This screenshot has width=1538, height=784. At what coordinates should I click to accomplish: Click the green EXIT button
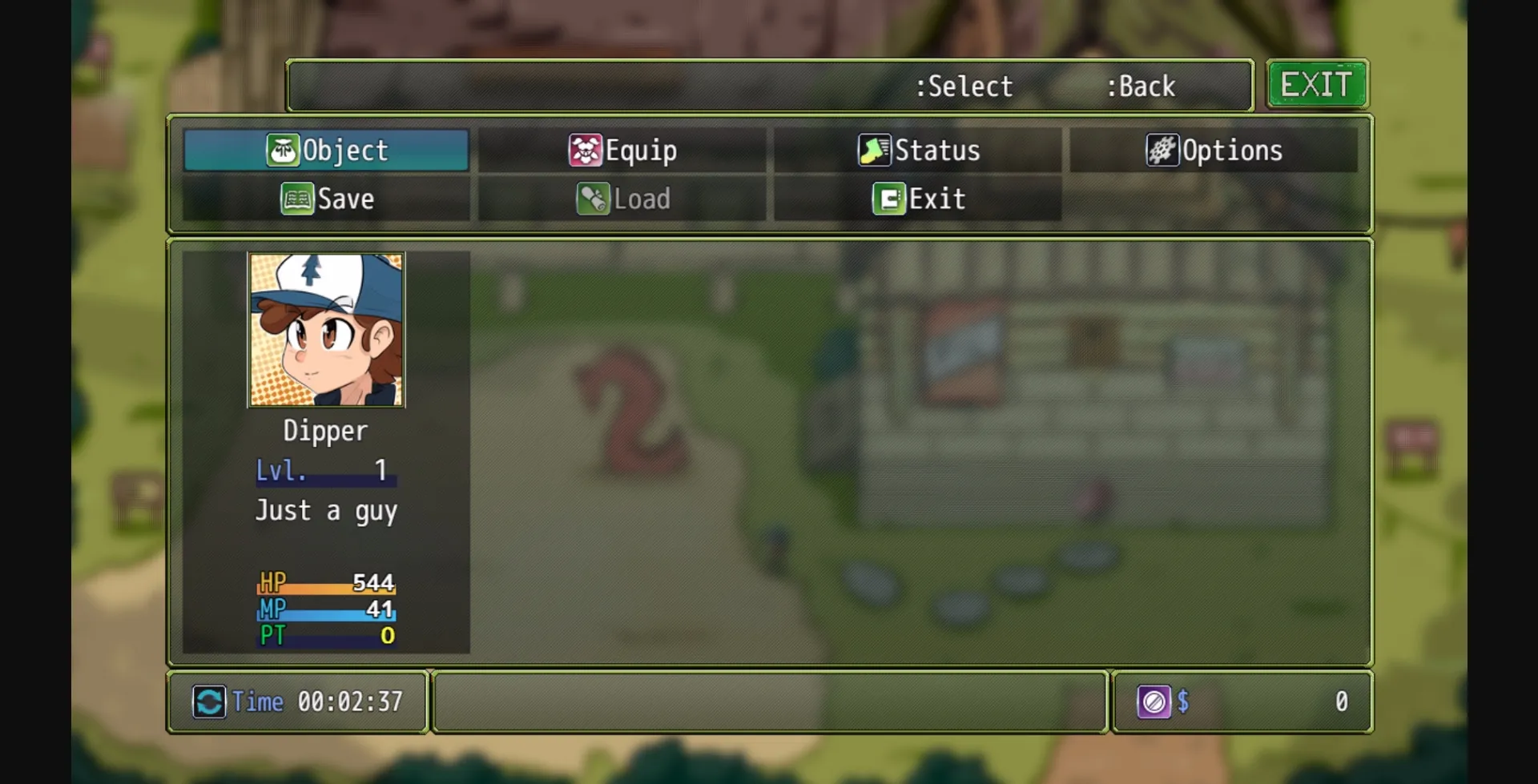pyautogui.click(x=1317, y=83)
